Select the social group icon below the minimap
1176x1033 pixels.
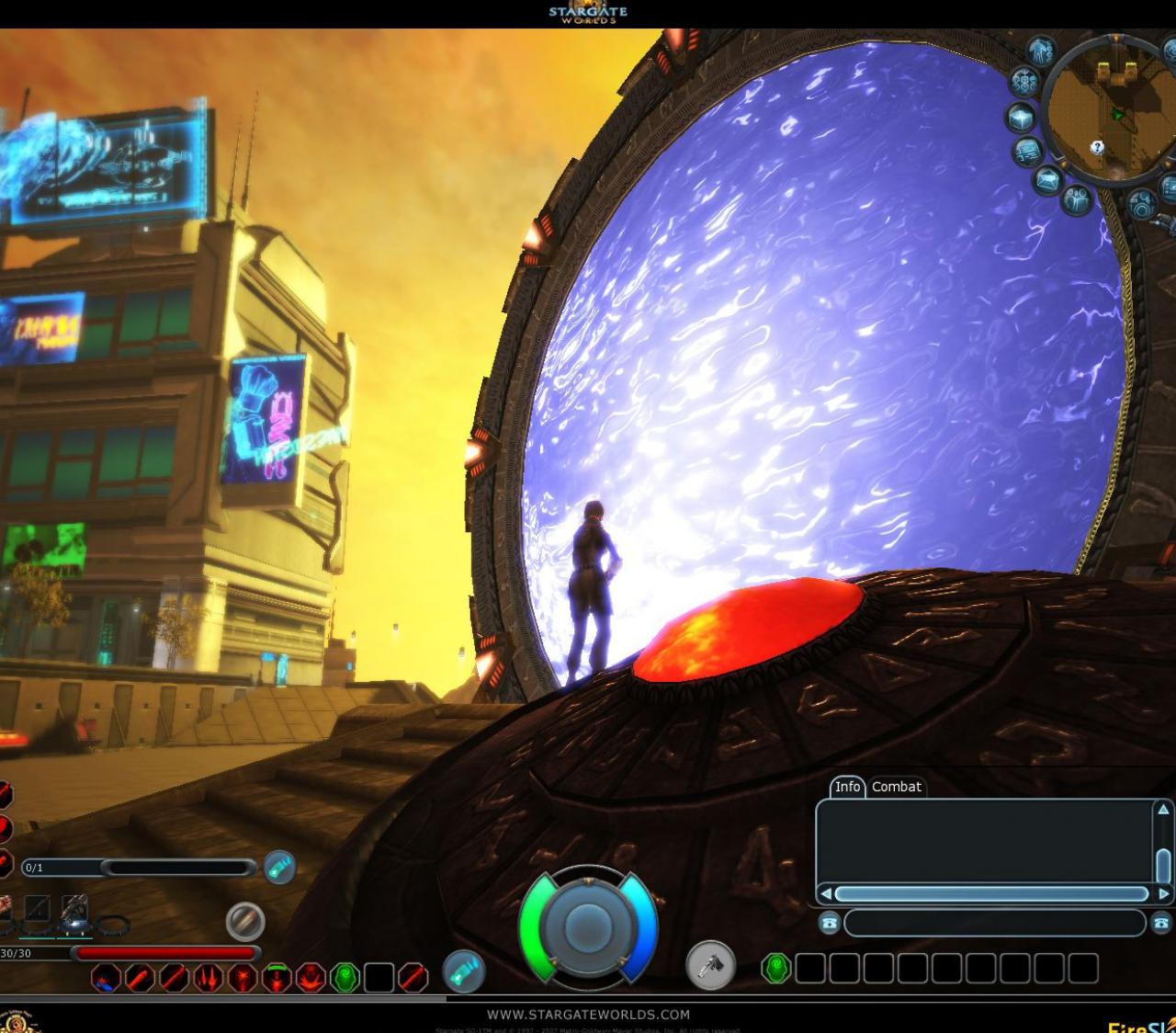(x=1075, y=199)
